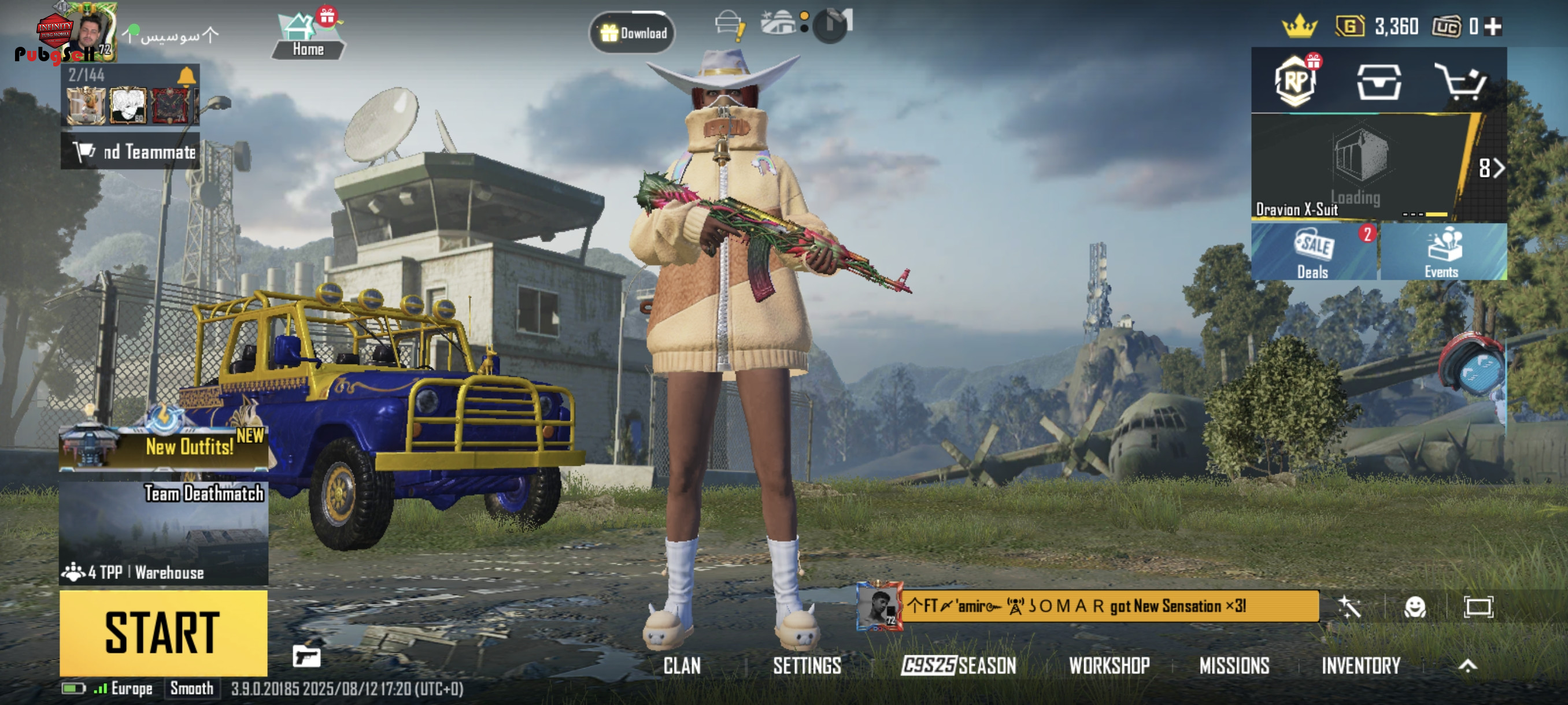Screen dimensions: 1568x705
Task: Open the WORKSHOP menu
Action: 1109,666
